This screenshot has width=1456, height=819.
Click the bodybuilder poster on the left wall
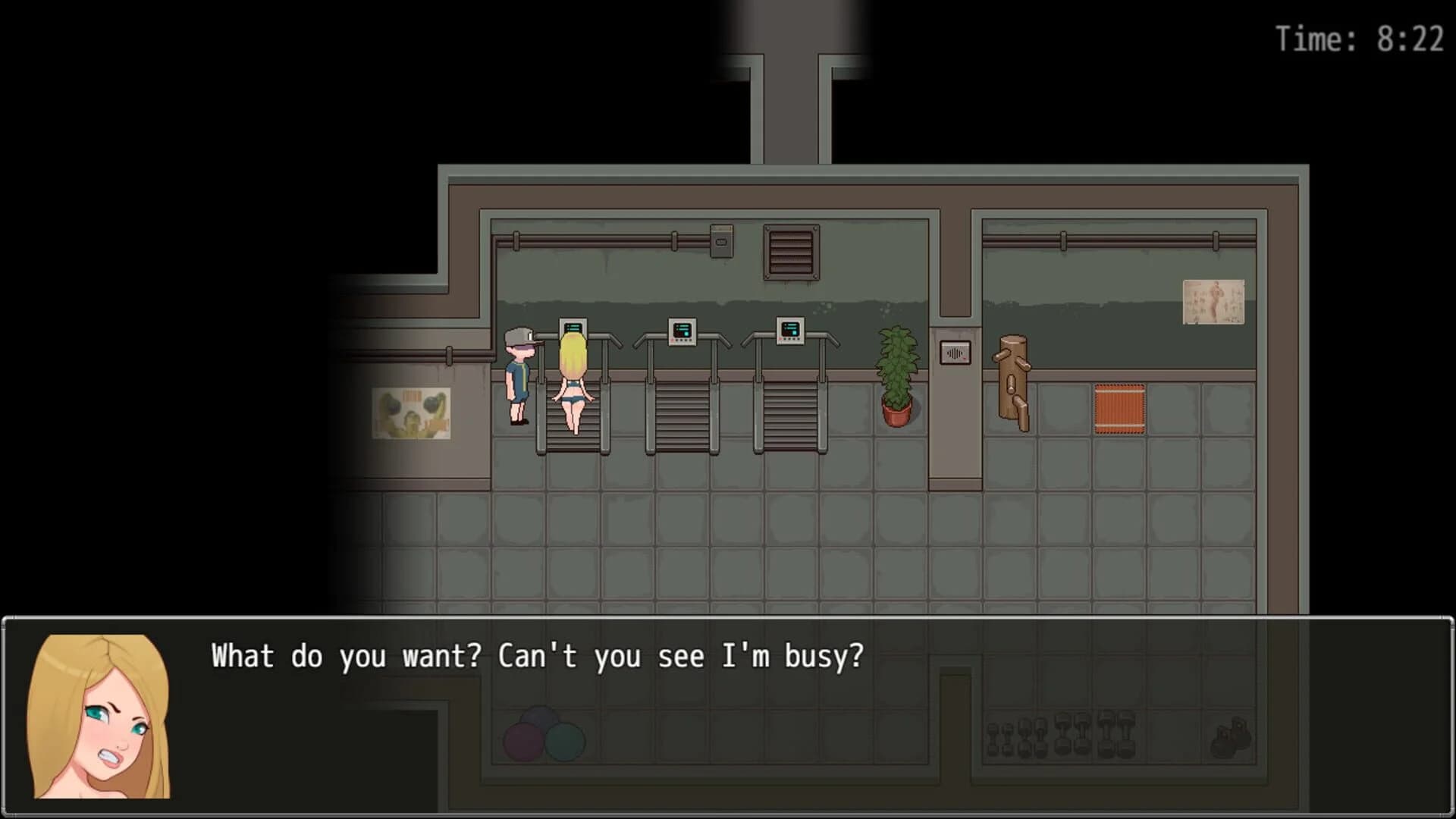(410, 413)
